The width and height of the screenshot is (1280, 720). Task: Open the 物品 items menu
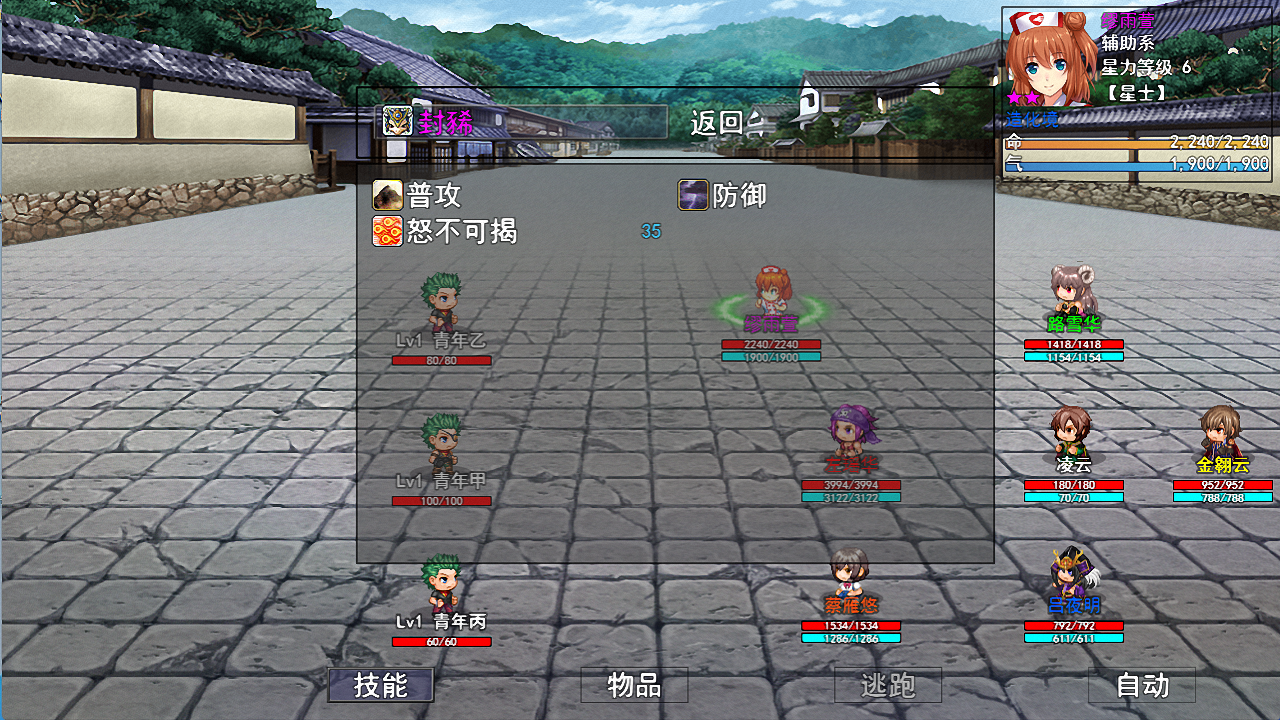click(634, 684)
